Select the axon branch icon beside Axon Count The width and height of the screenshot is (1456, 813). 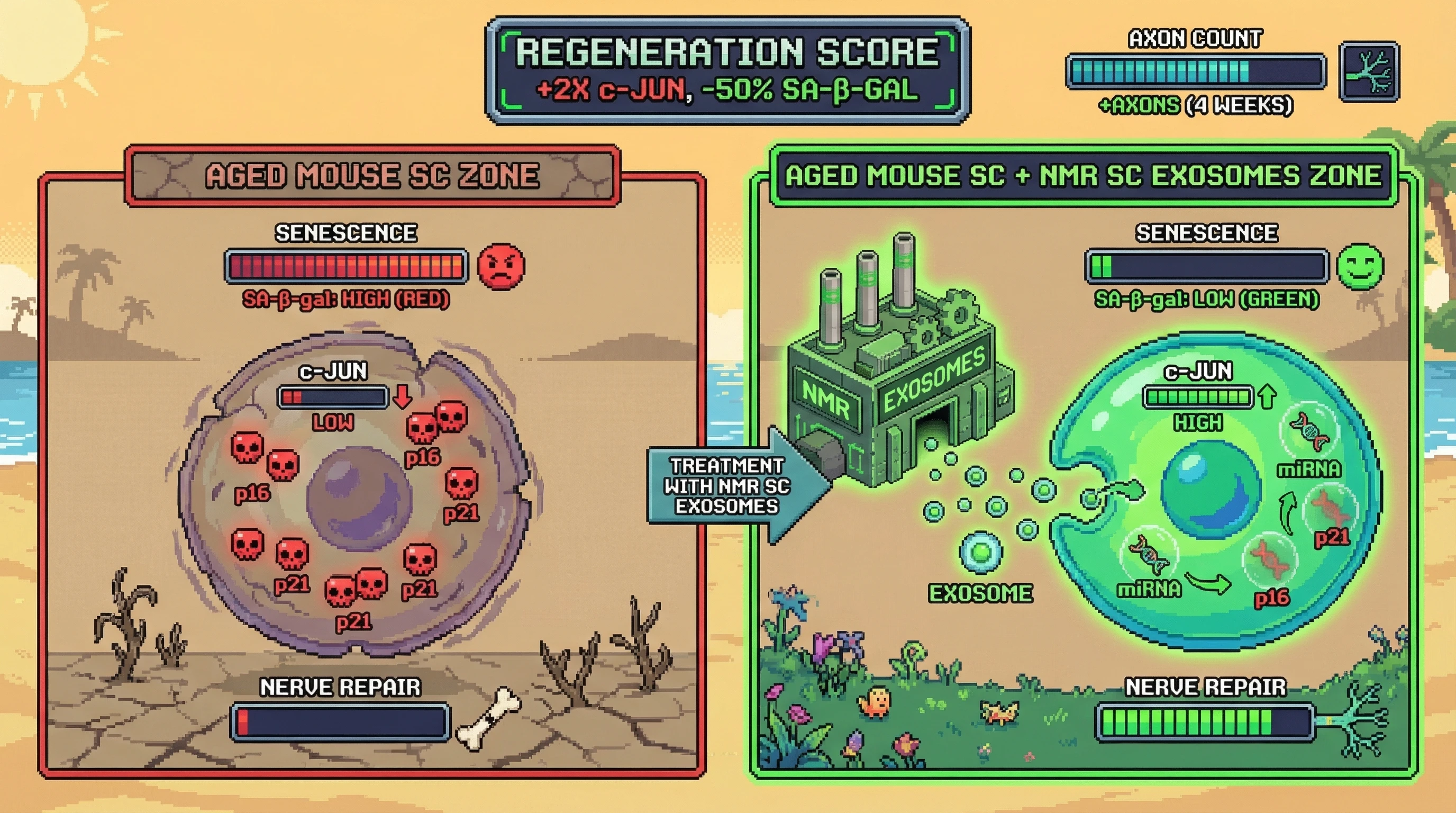[x=1369, y=72]
